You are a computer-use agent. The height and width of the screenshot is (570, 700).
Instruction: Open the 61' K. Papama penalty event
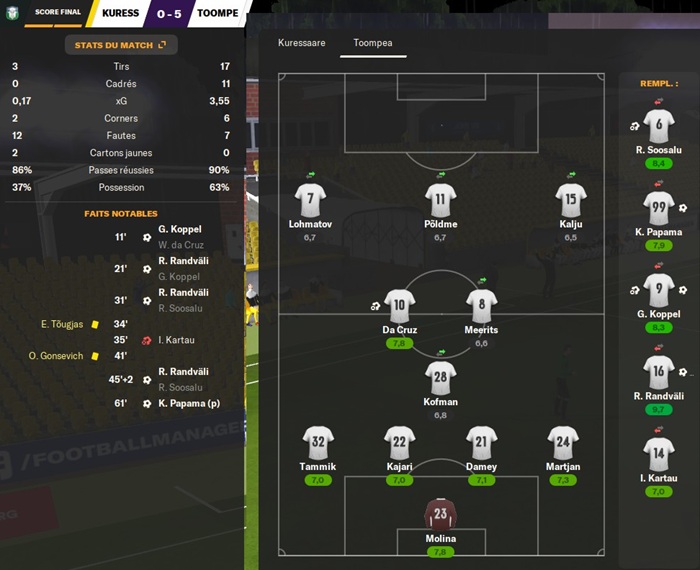[x=181, y=403]
